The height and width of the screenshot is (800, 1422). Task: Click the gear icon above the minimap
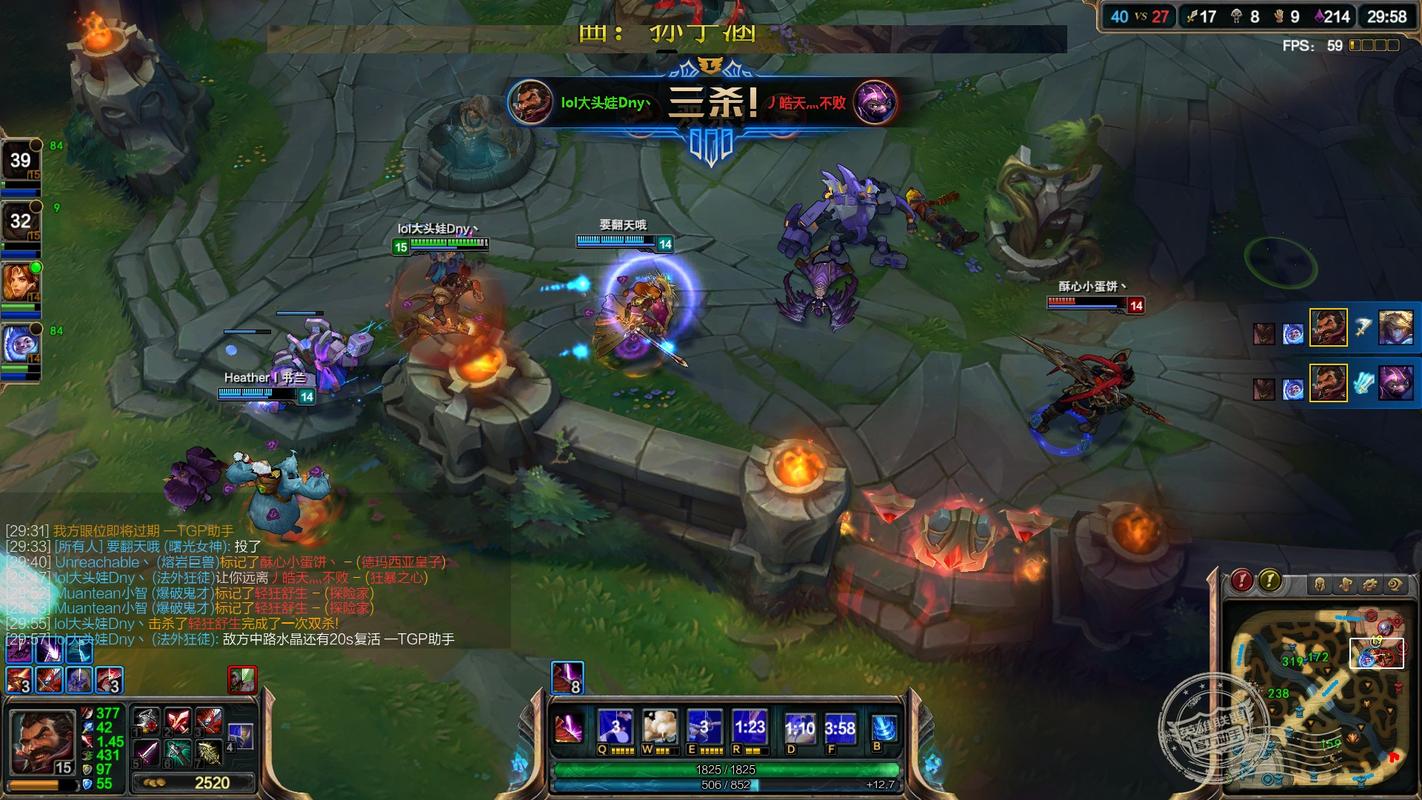1372,585
